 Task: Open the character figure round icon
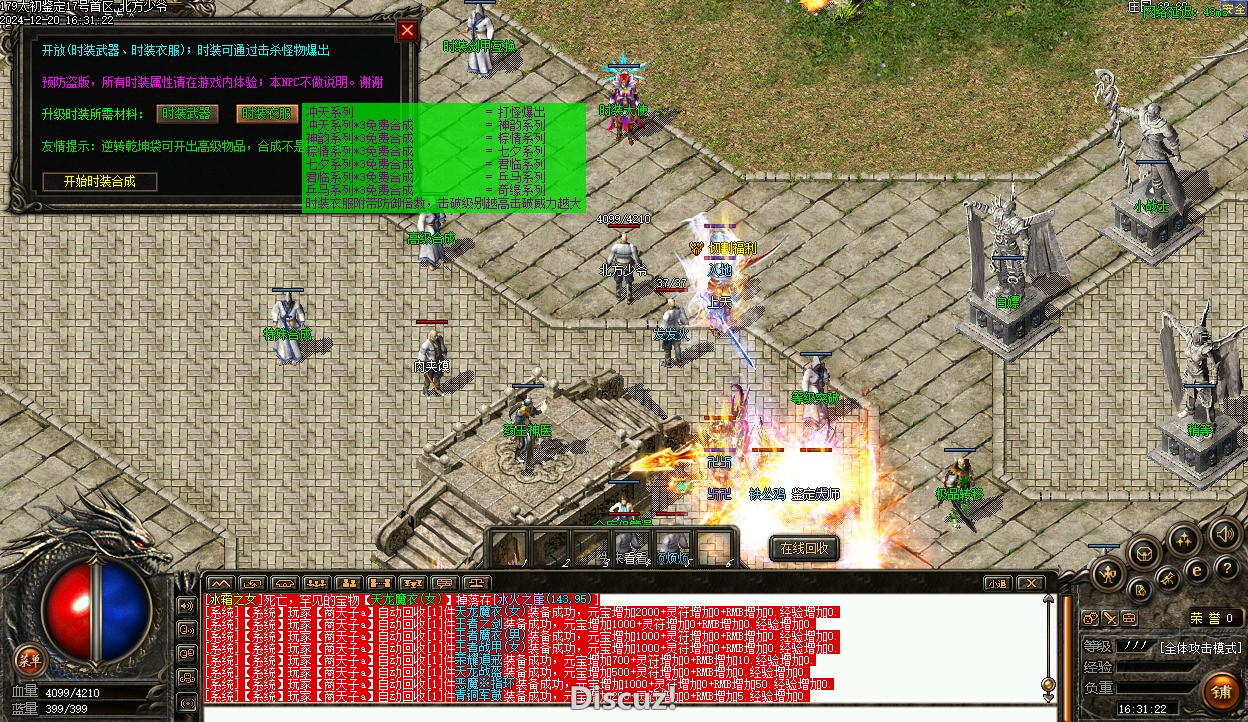(1108, 574)
